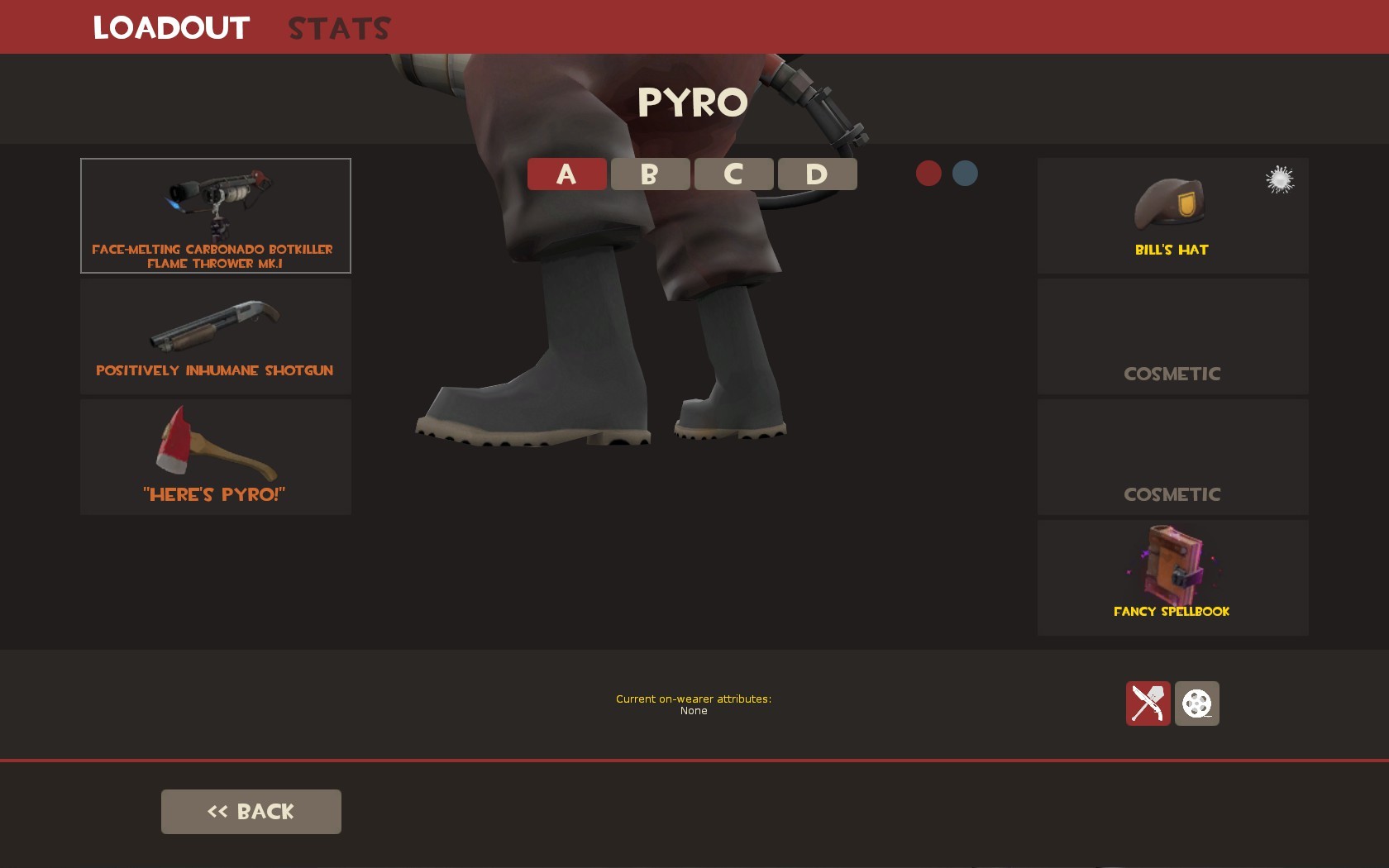
Task: Switch to loadout preset C
Action: click(x=733, y=174)
